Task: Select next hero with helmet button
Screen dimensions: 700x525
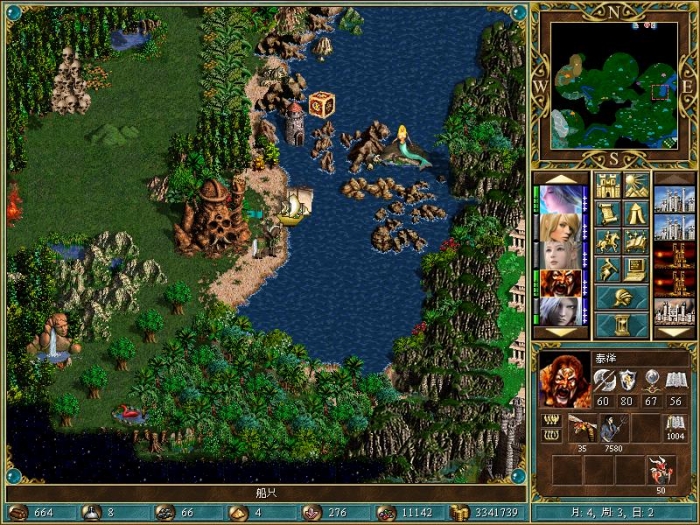Action: pyautogui.click(x=622, y=298)
